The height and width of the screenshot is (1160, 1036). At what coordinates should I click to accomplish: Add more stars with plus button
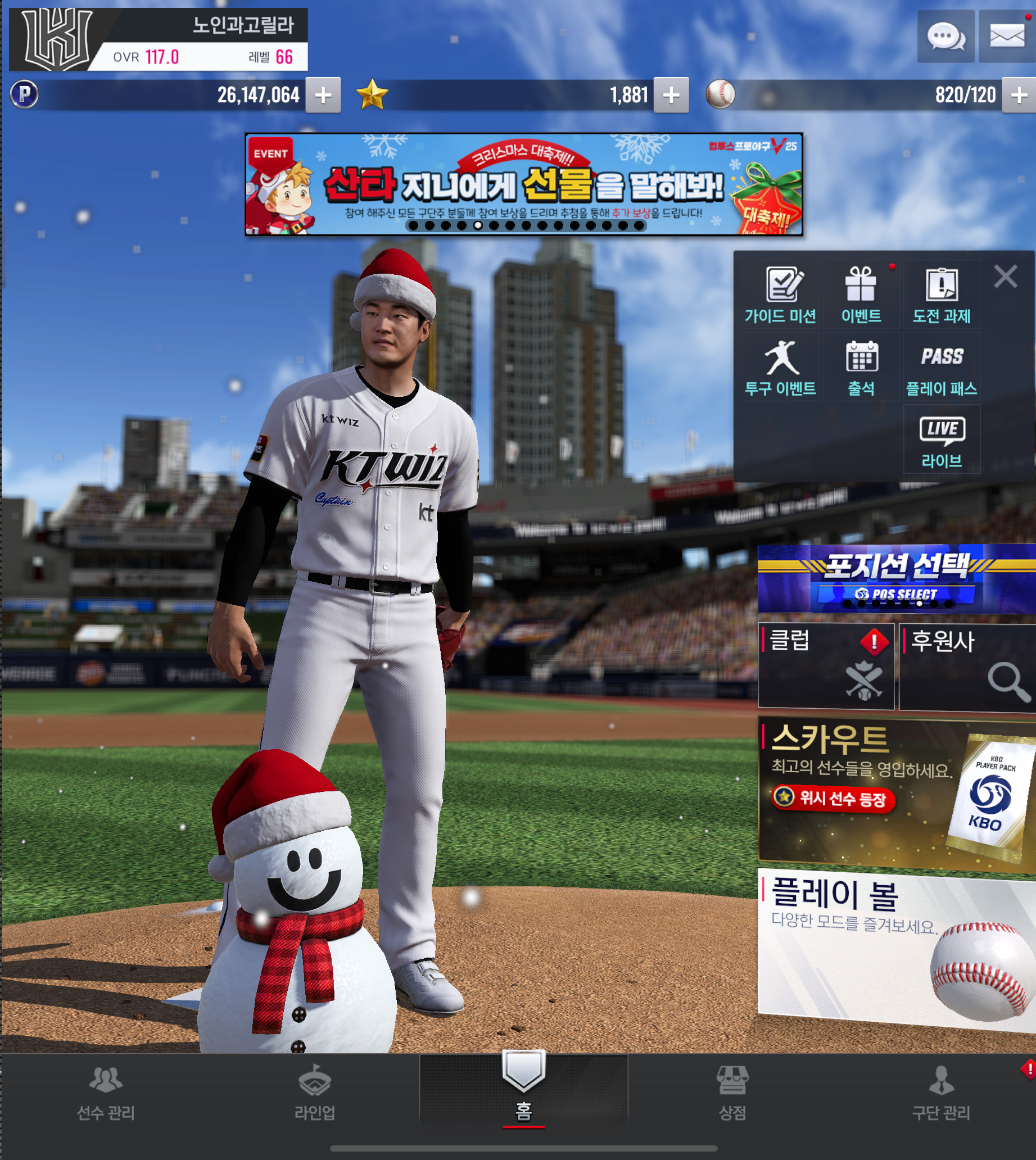click(x=671, y=95)
